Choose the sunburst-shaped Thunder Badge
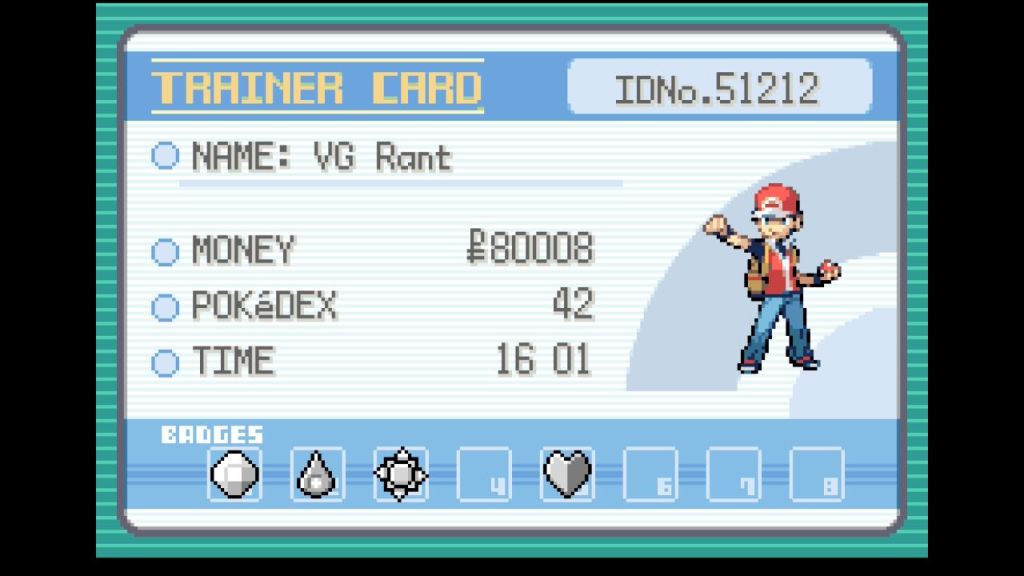 coord(401,474)
